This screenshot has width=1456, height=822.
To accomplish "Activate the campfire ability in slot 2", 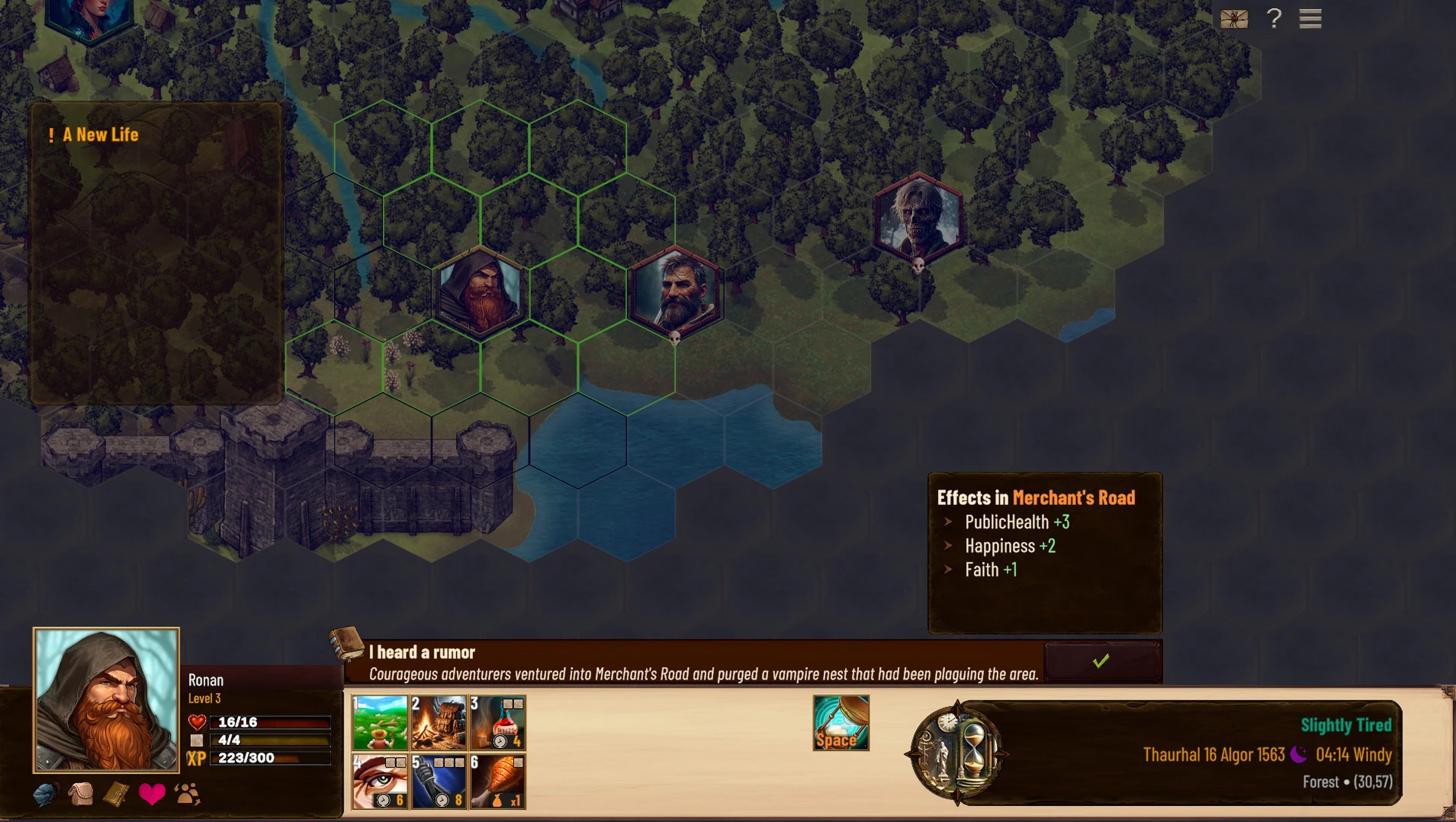I will 439,722.
